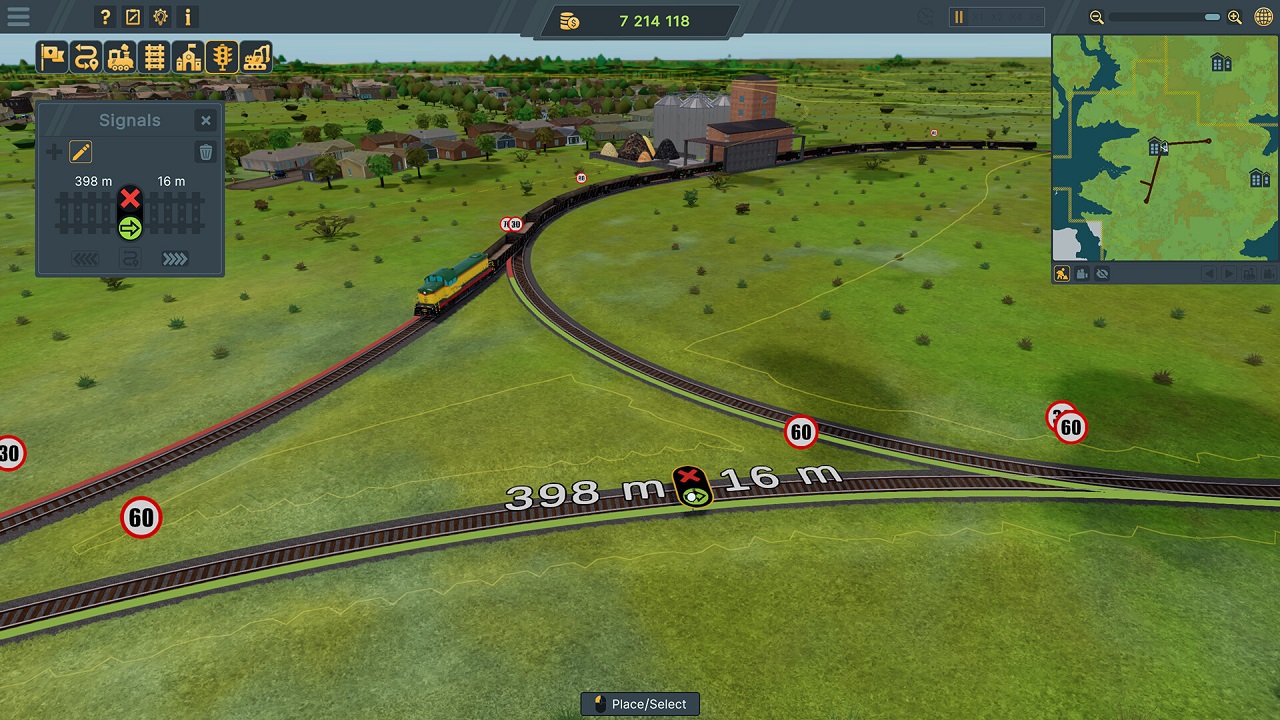Open the town buildings construction tool
The width and height of the screenshot is (1280, 720).
188,57
